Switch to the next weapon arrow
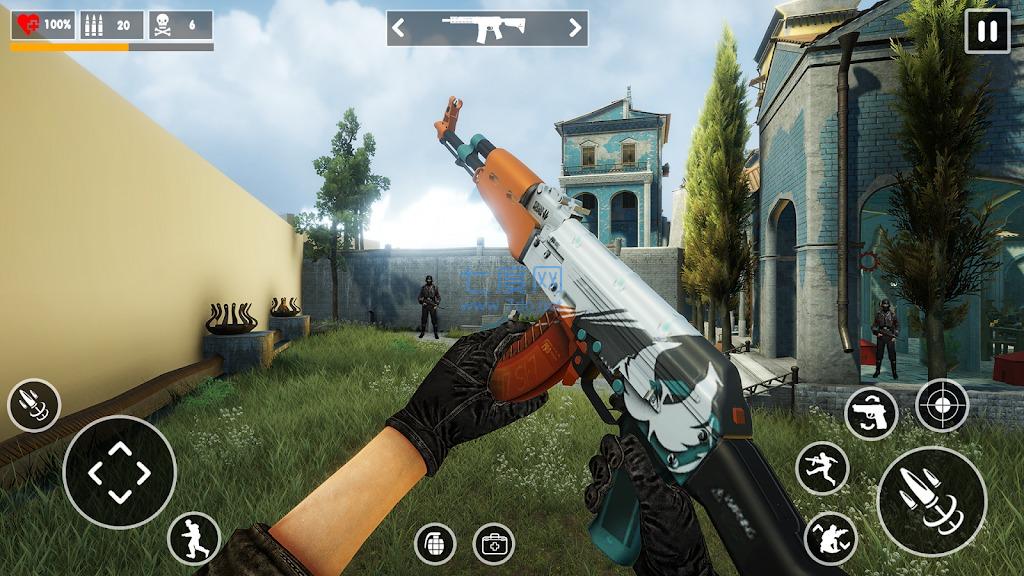Viewport: 1024px width, 576px height. pos(575,28)
